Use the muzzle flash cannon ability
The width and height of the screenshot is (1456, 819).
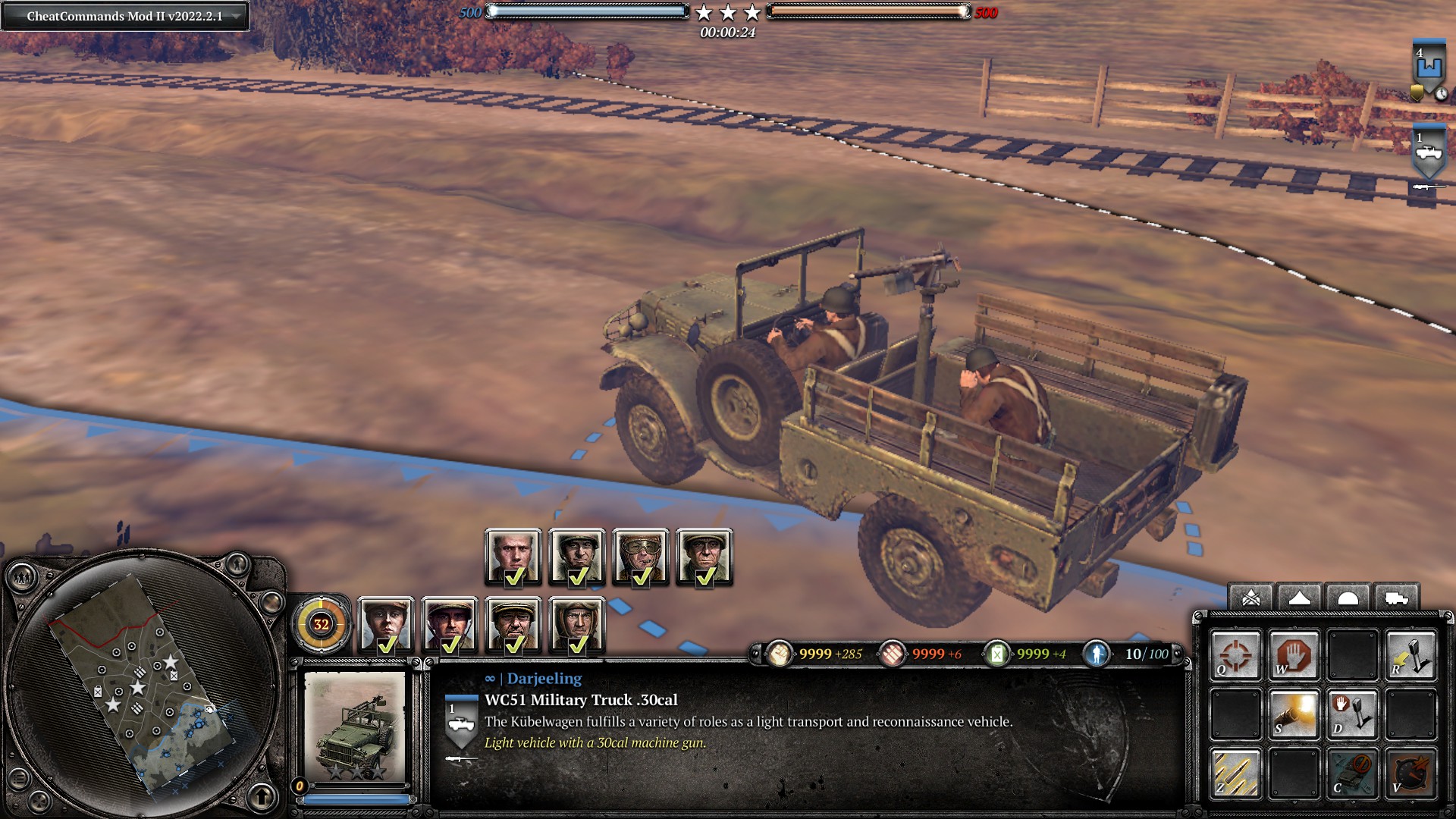pos(1294,714)
